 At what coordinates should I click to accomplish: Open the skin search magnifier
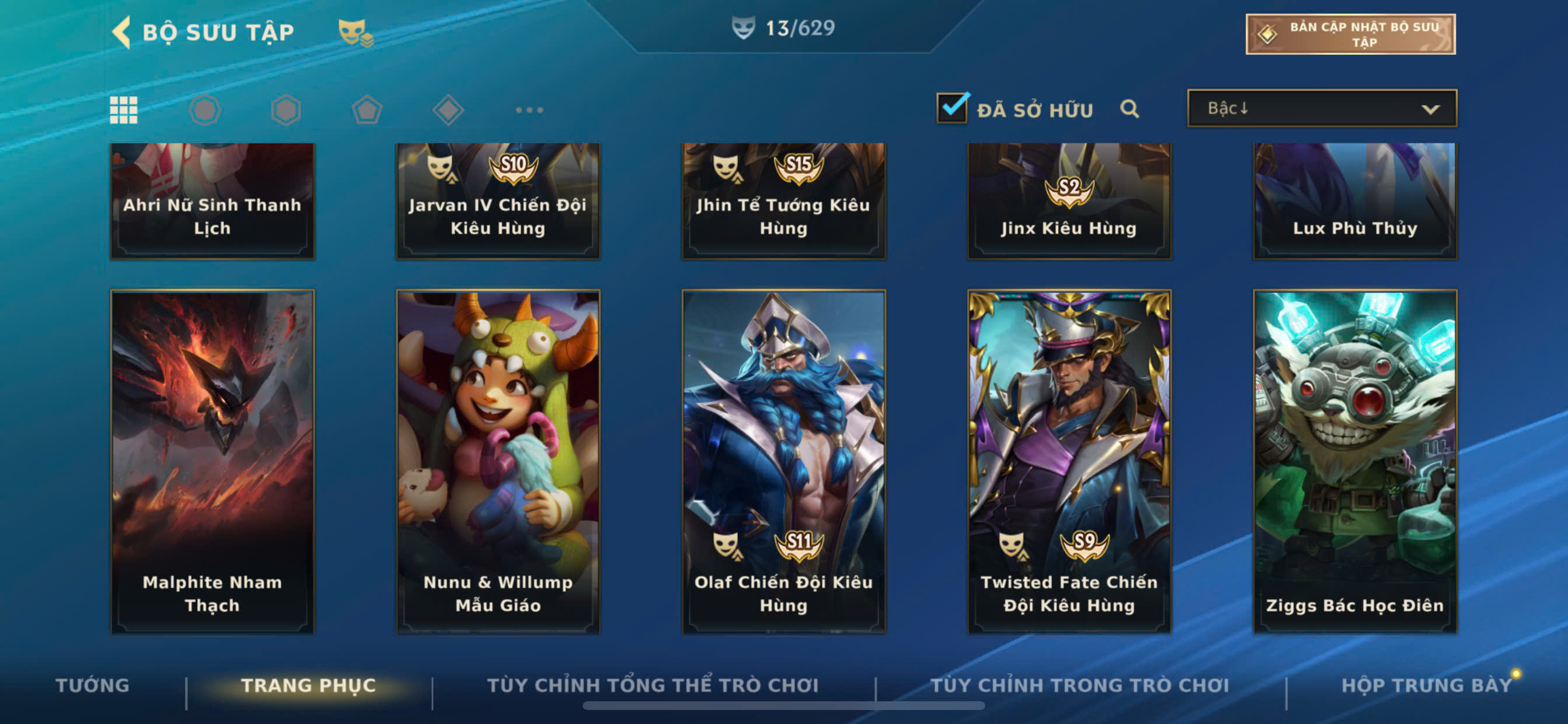(1129, 109)
